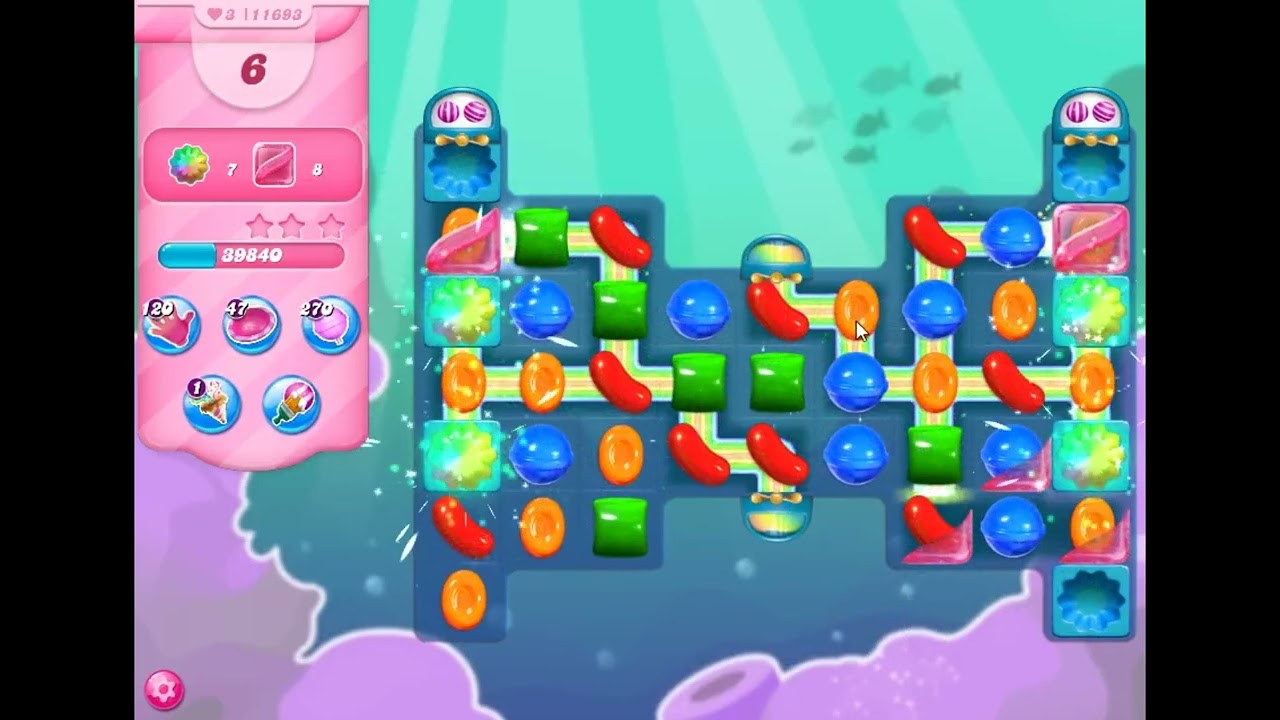Image resolution: width=1280 pixels, height=720 pixels.
Task: Select the rainbow sparkle candy on the board
Action: click(x=461, y=310)
